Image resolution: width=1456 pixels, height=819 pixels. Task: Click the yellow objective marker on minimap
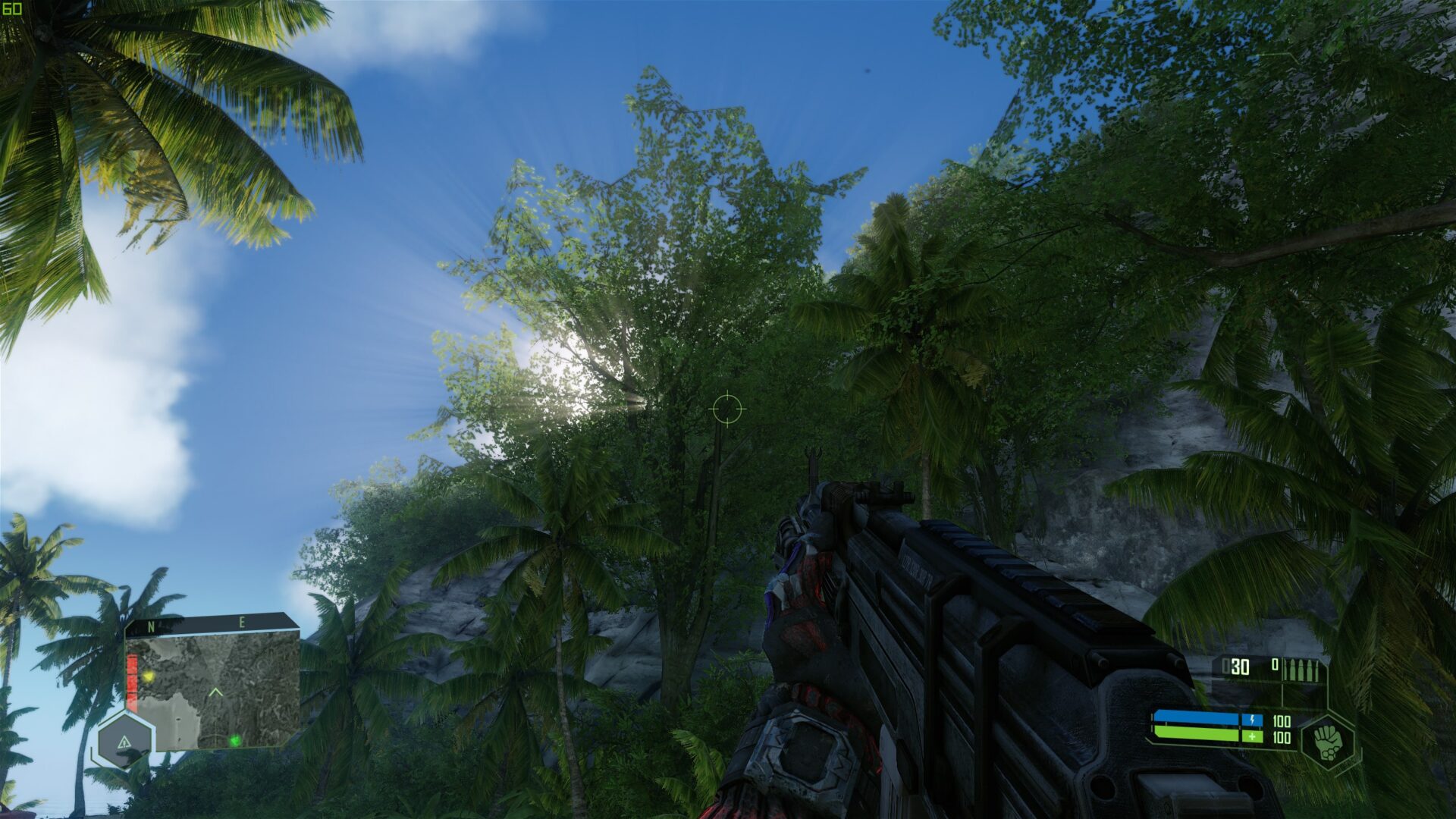coord(149,676)
